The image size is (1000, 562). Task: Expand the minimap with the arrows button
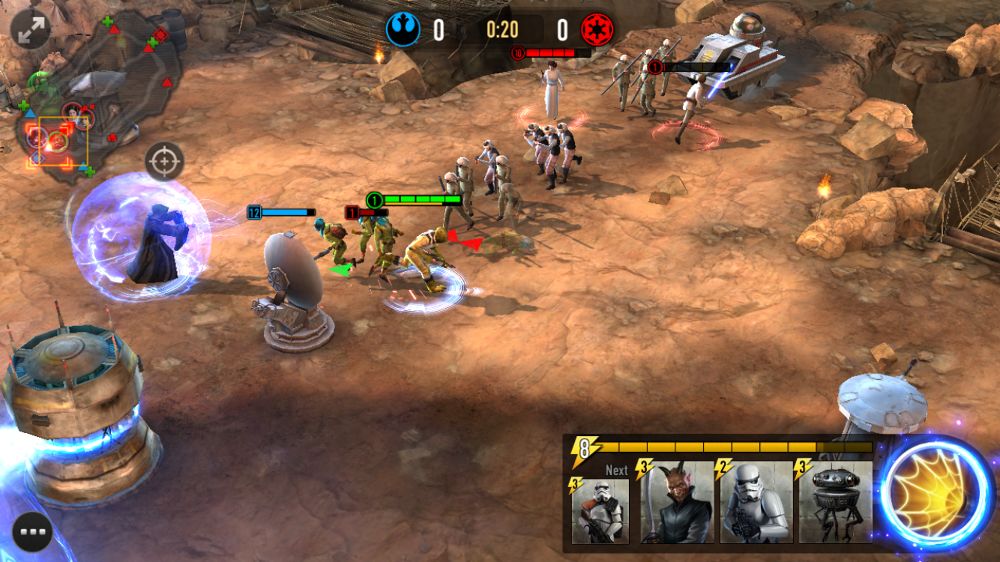tap(33, 29)
